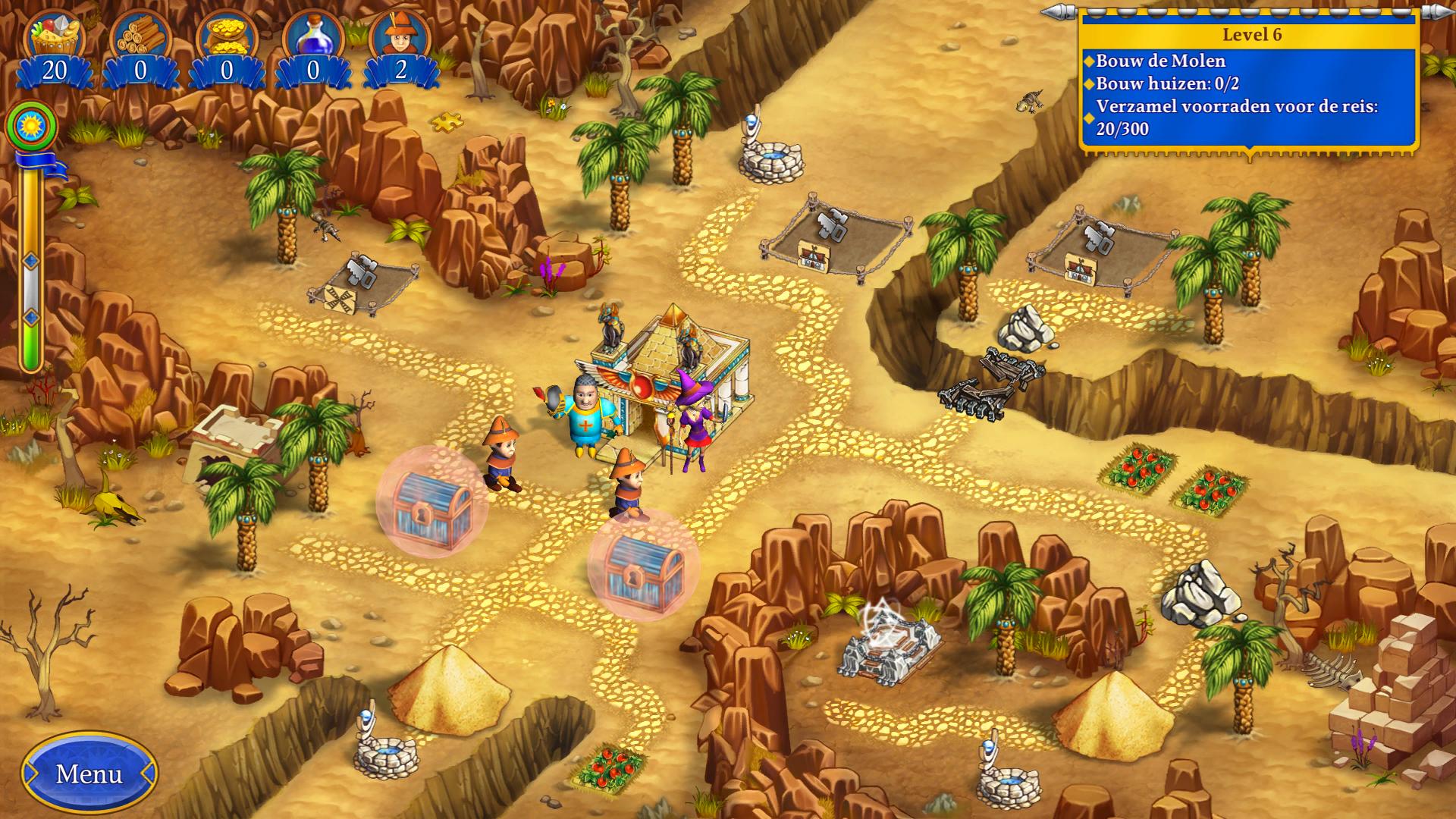This screenshot has height=819, width=1456.
Task: Open the Menu
Action: pyautogui.click(x=89, y=773)
